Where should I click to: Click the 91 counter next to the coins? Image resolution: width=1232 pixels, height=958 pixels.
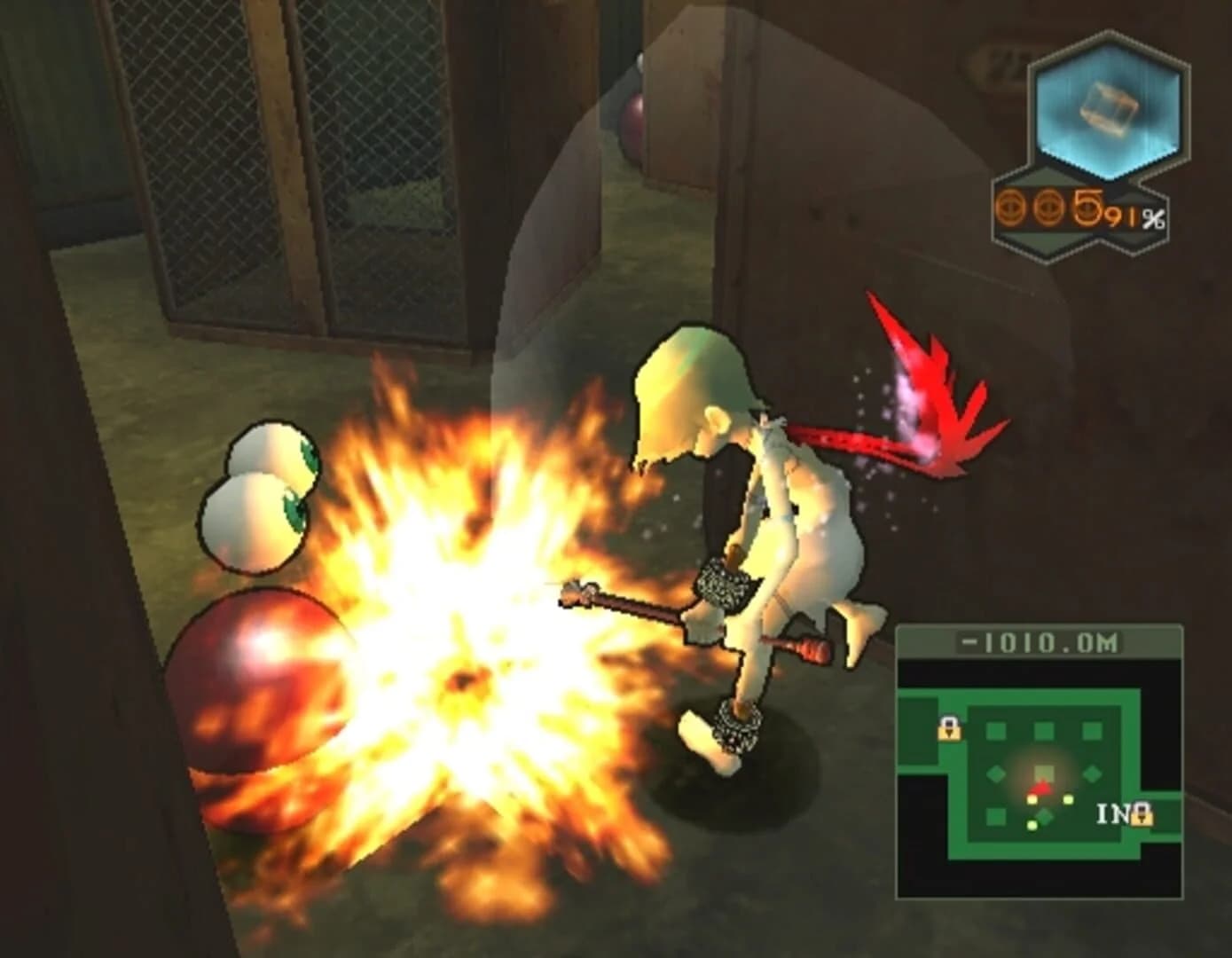(1125, 217)
